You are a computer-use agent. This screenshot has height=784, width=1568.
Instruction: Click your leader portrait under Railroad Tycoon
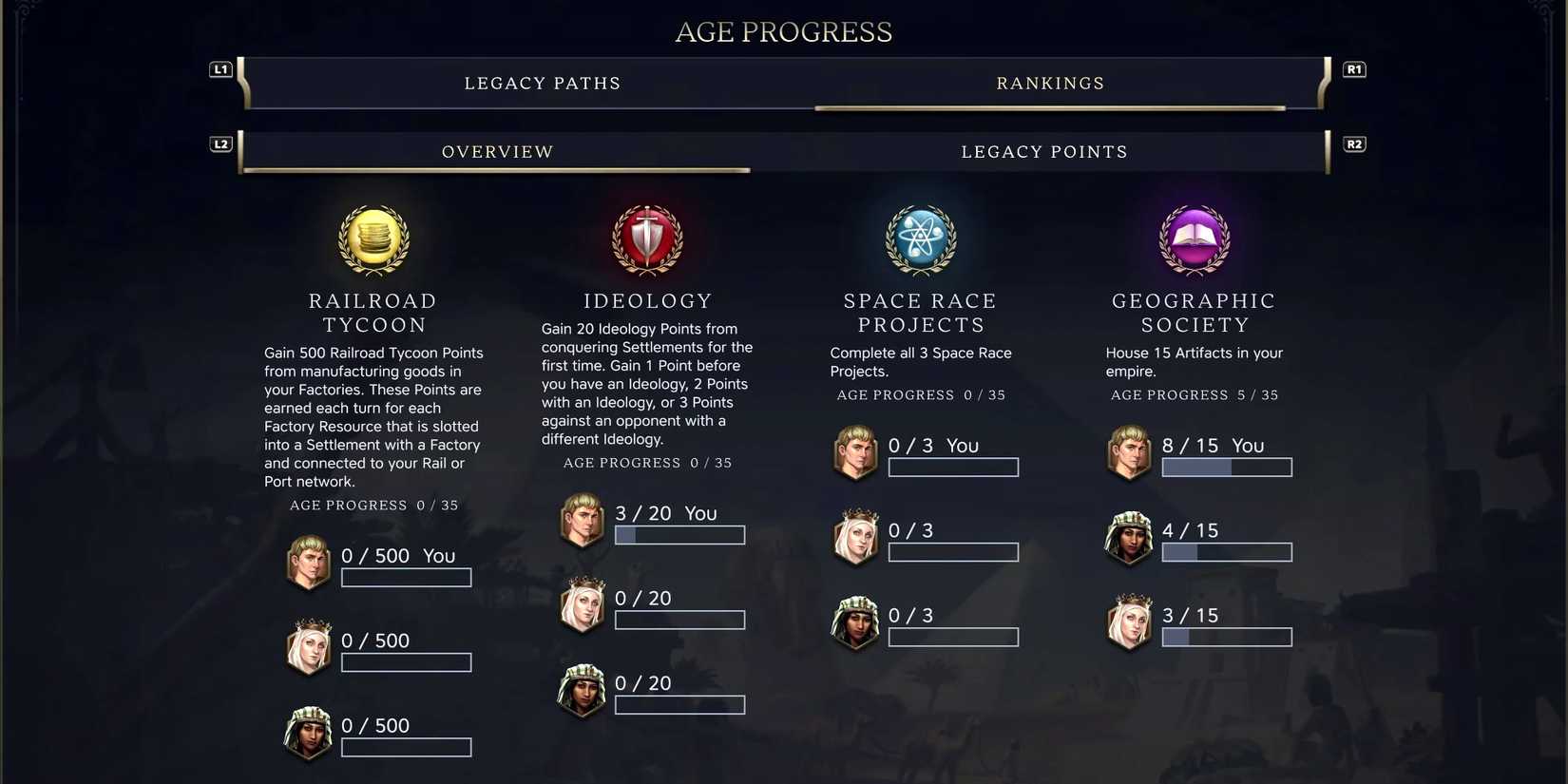(x=308, y=563)
